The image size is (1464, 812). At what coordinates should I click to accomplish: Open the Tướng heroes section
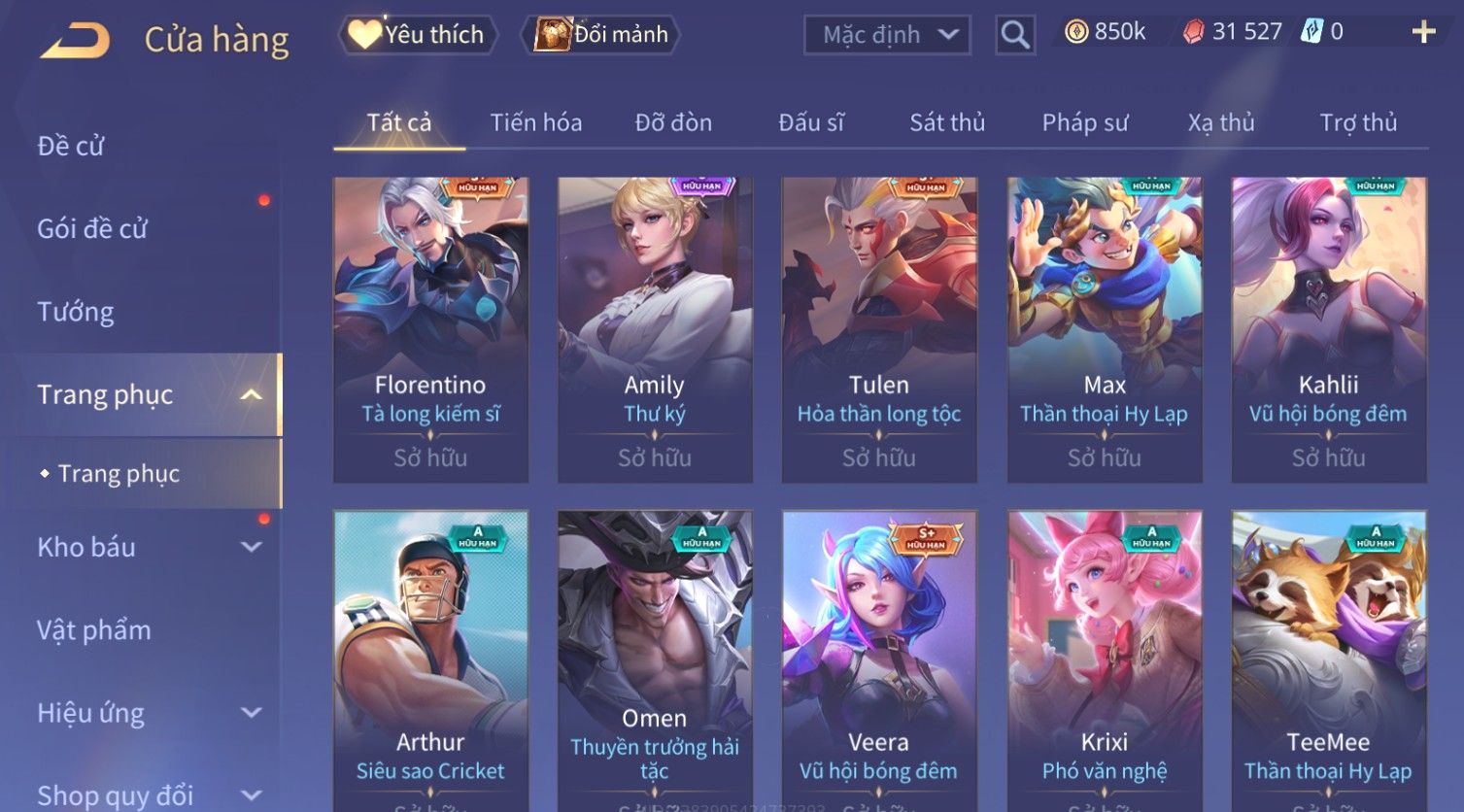(76, 312)
